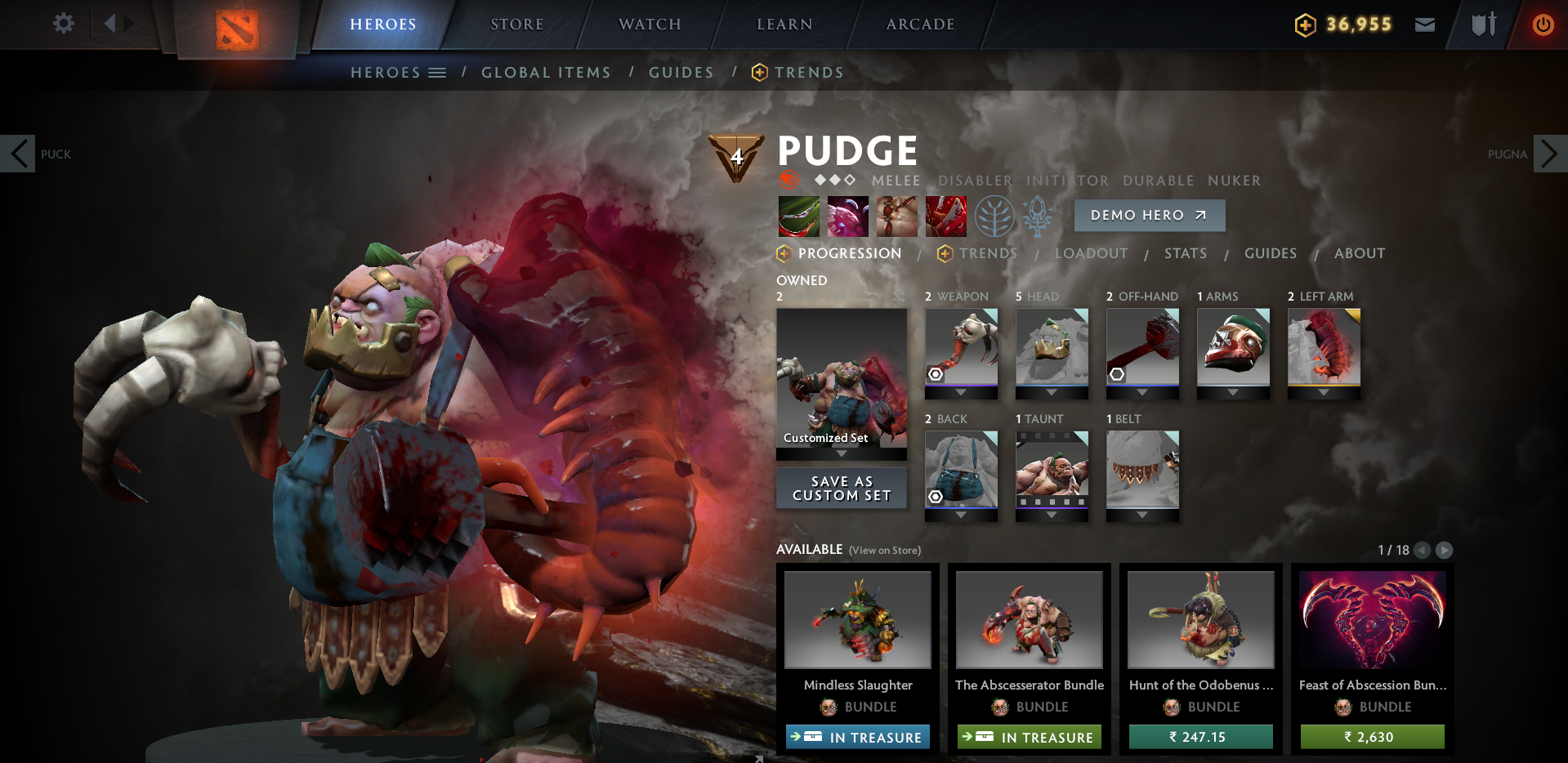Expand the Taunt item dropdown arrow
Screen dimensions: 1568x763
click(x=1052, y=515)
